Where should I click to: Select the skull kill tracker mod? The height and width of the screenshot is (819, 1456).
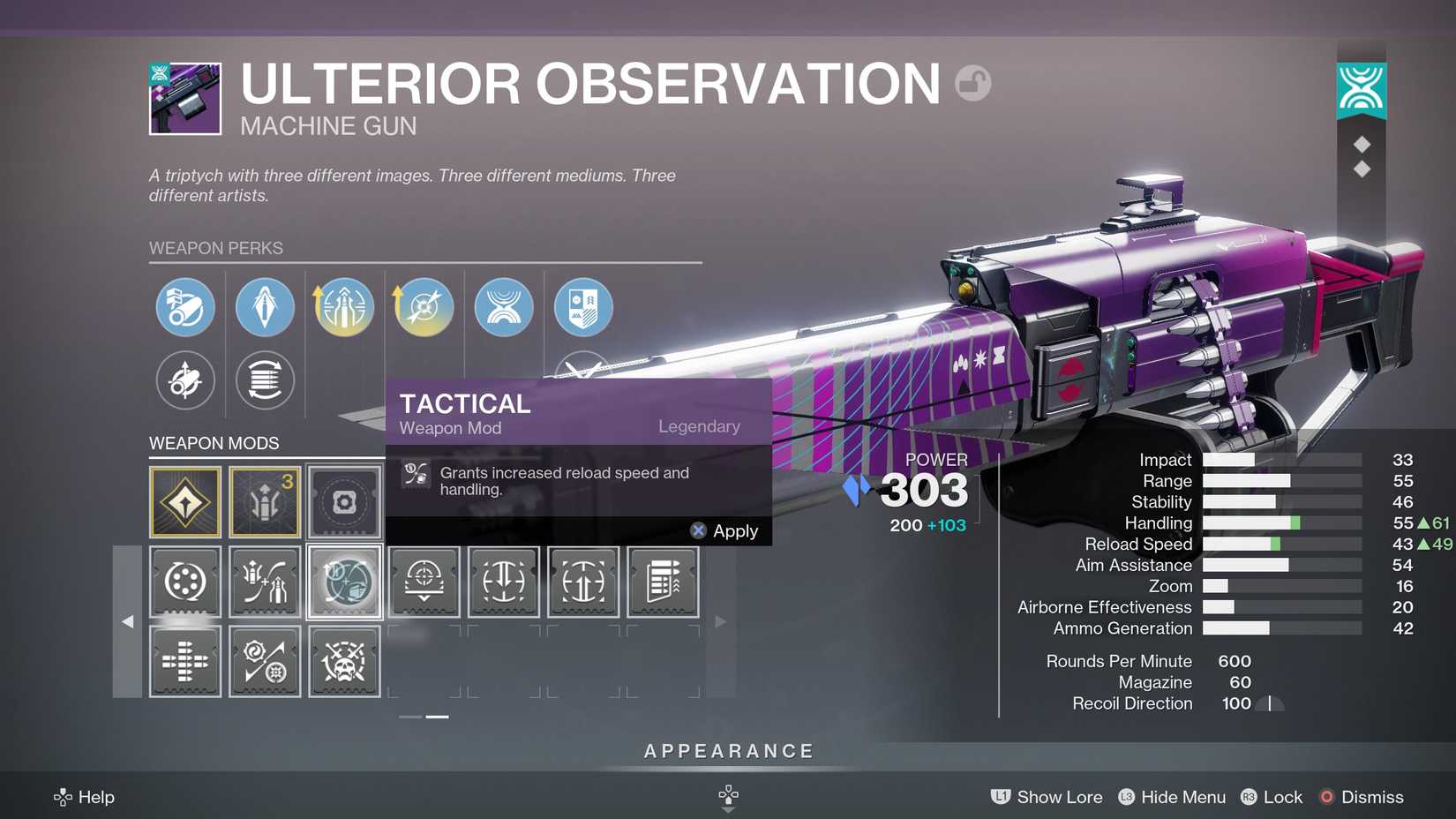pyautogui.click(x=344, y=661)
